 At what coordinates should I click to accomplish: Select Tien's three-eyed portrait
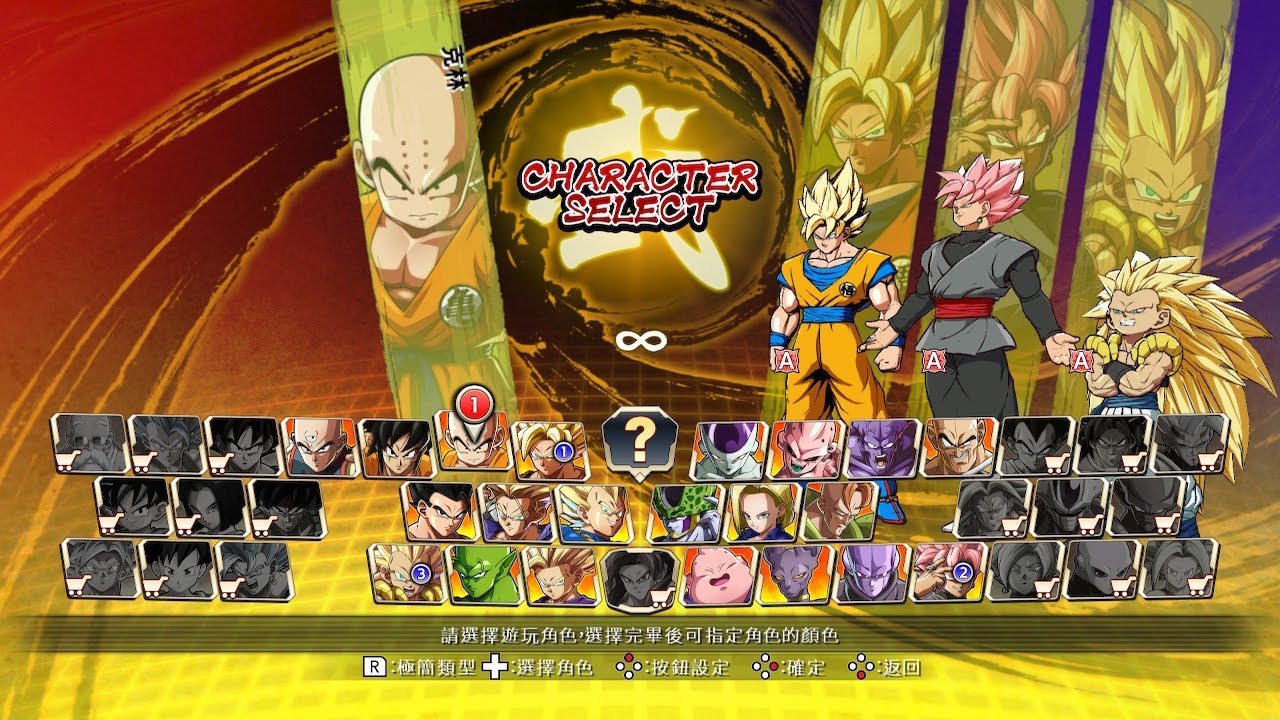point(319,447)
